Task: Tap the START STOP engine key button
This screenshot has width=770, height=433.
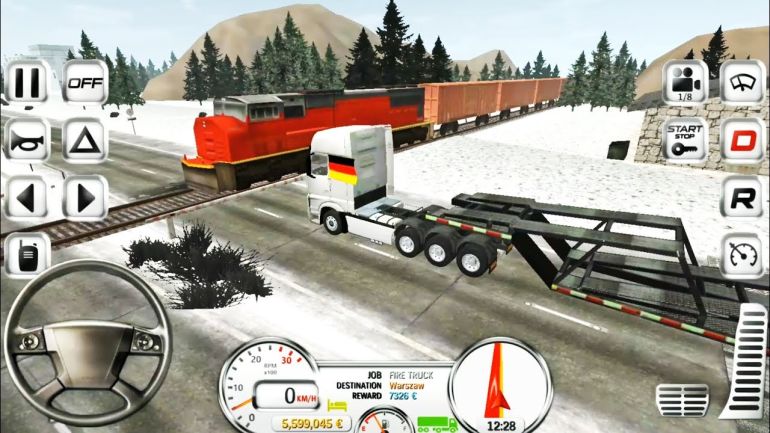Action: pos(685,140)
